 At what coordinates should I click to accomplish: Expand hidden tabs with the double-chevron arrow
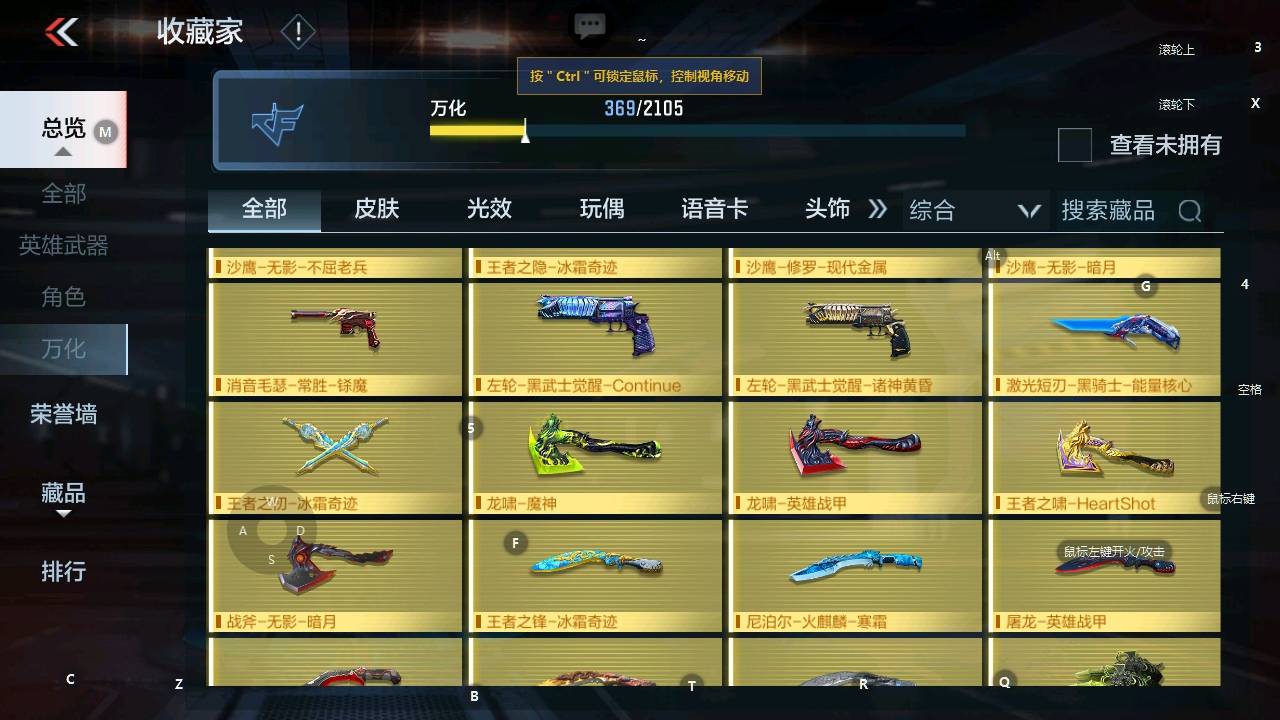(878, 209)
